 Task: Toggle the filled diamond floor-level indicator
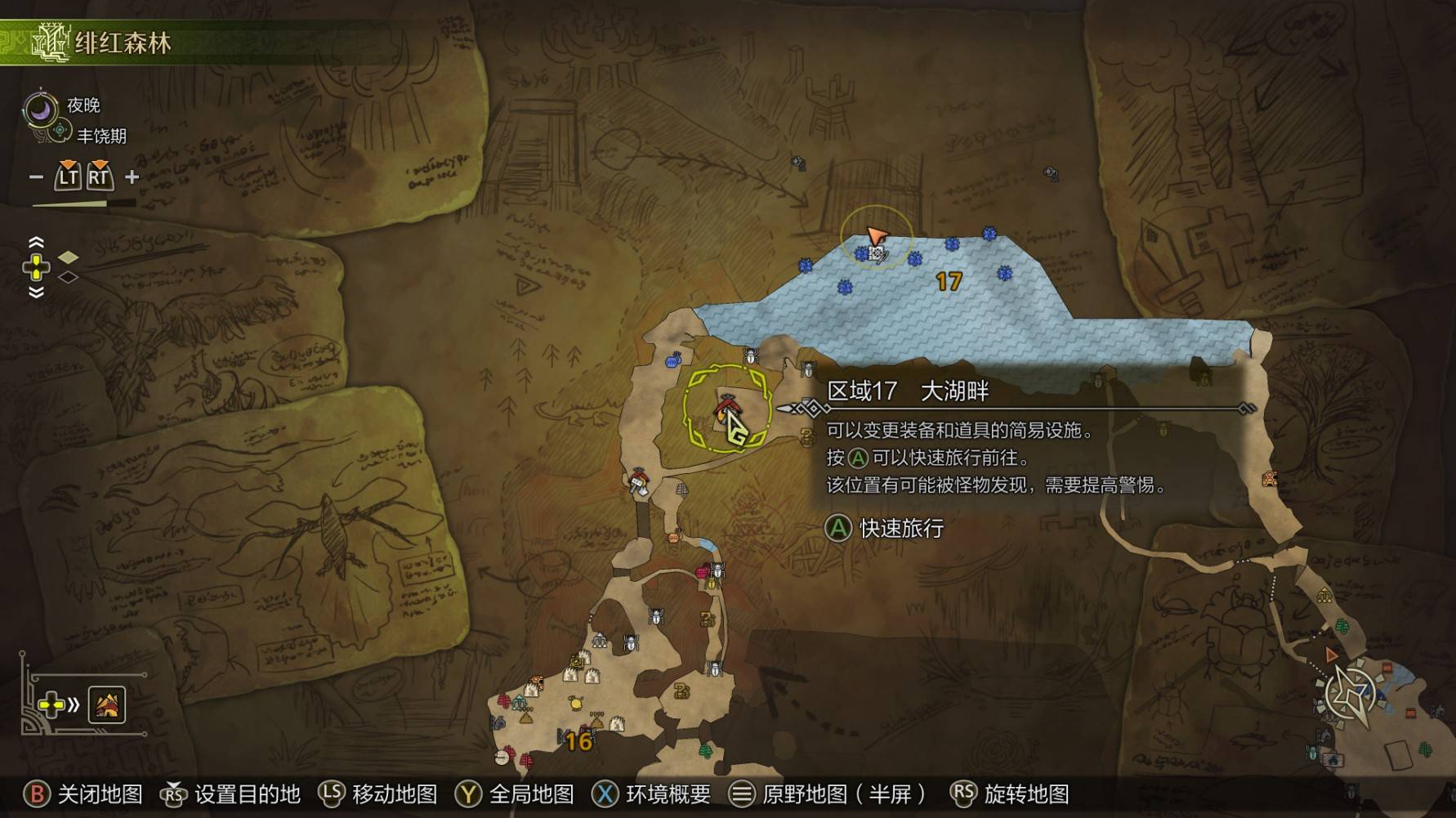pyautogui.click(x=69, y=258)
